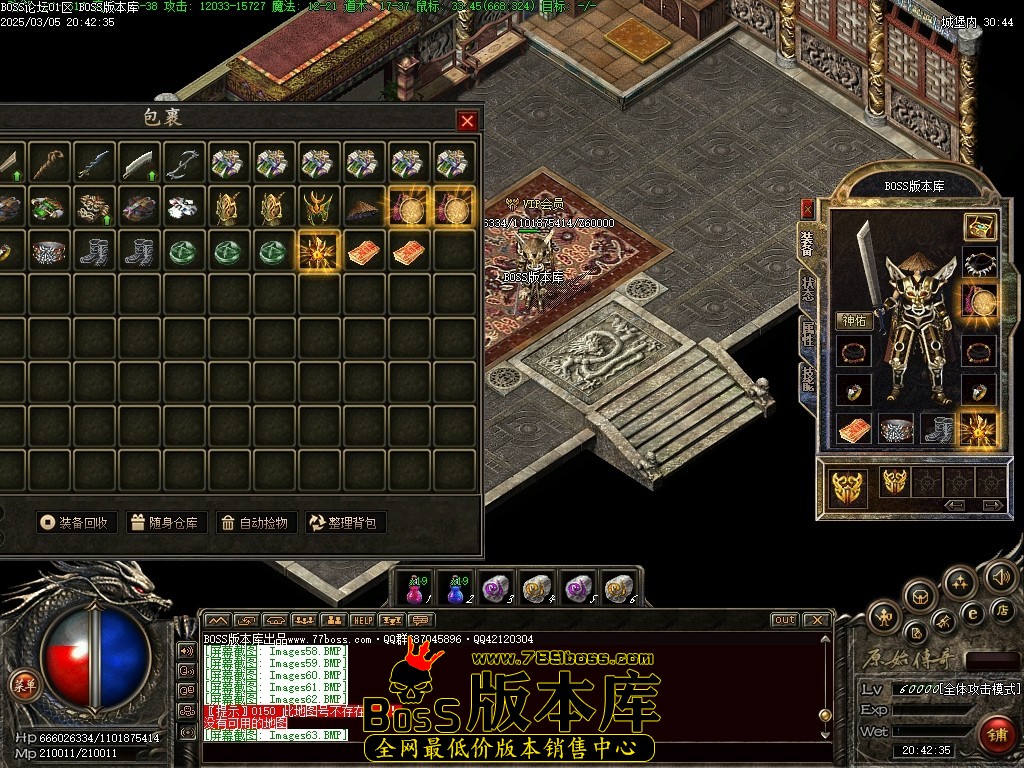Choose the glowing golden sunburst item in the bag
This screenshot has width=1024, height=768.
pos(318,252)
